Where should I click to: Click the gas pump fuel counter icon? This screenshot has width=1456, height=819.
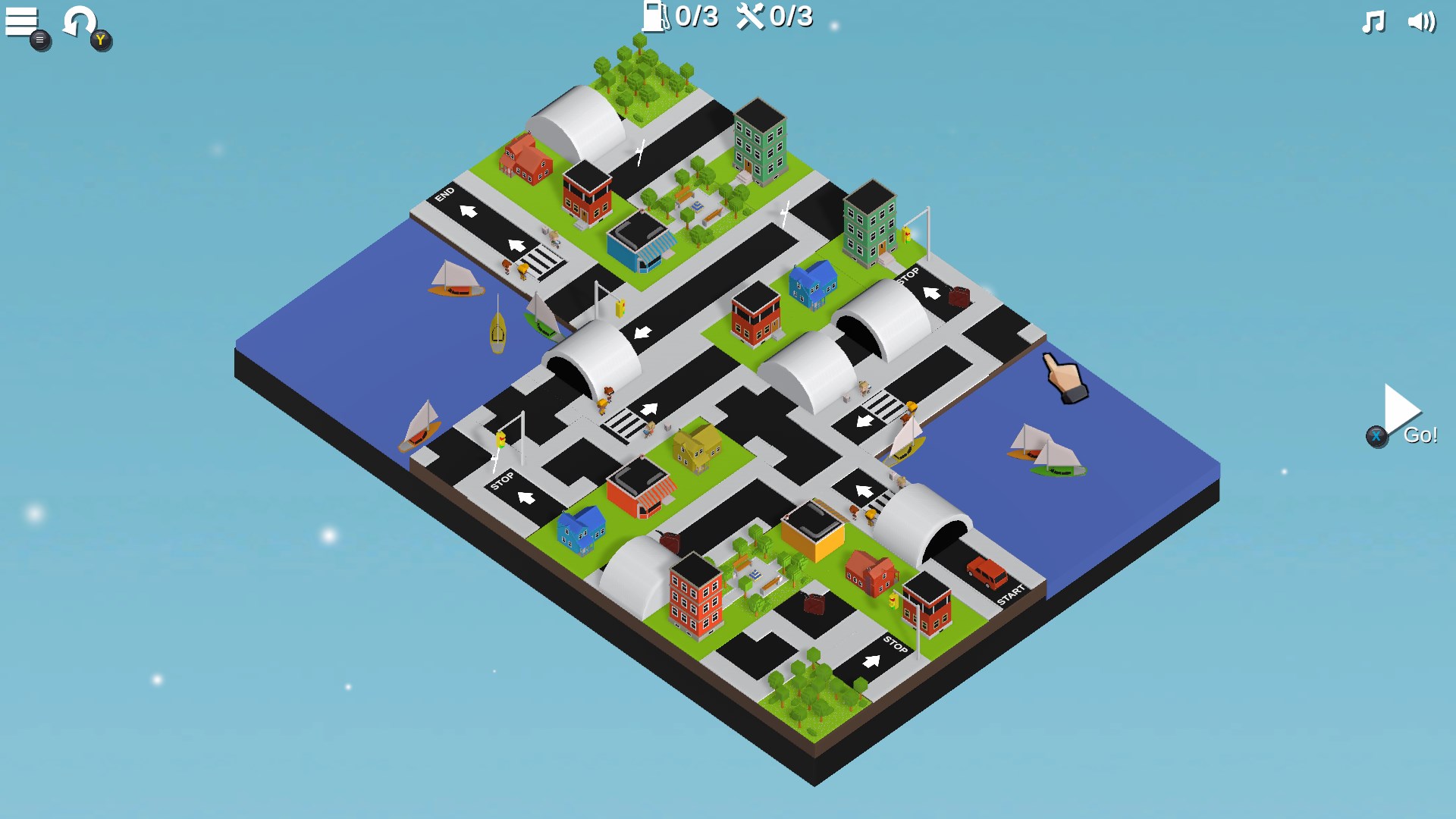(655, 17)
